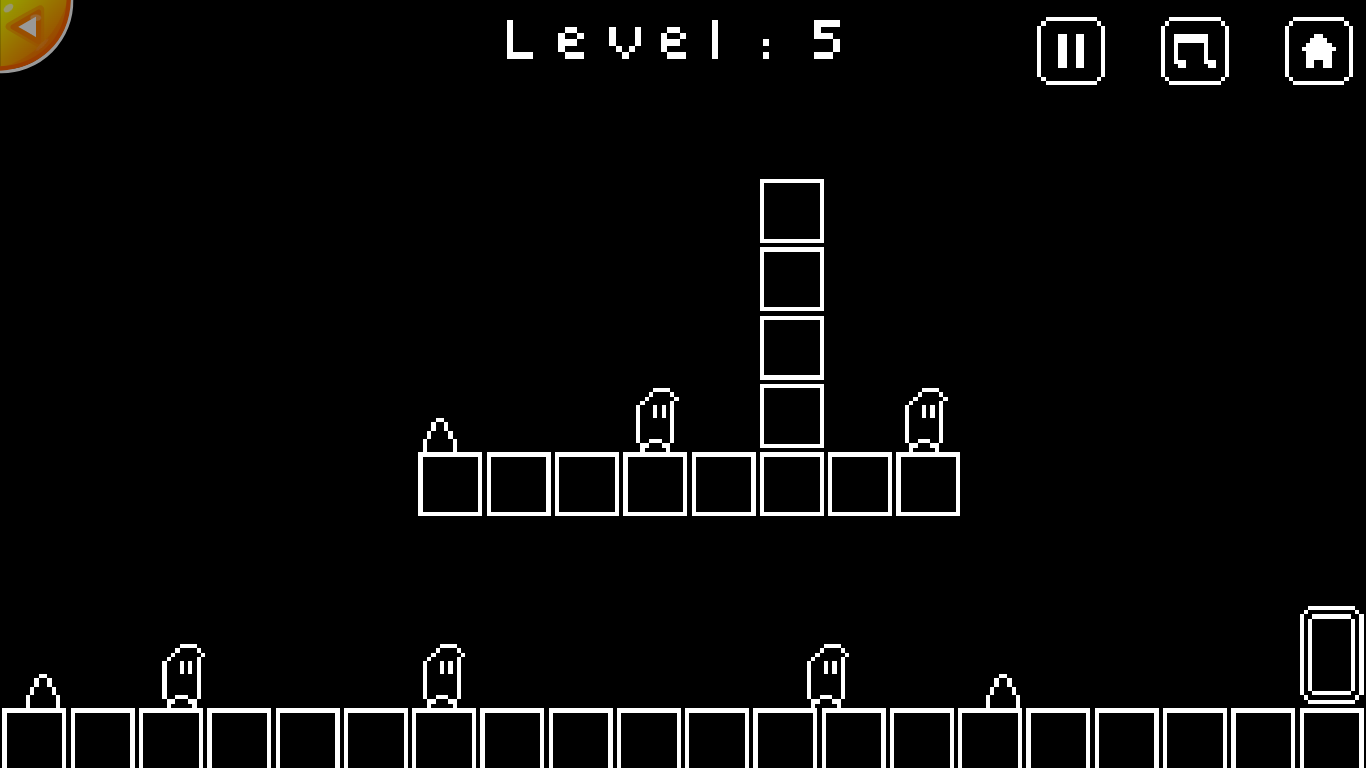
Task: Select the restart level icon
Action: click(1195, 53)
